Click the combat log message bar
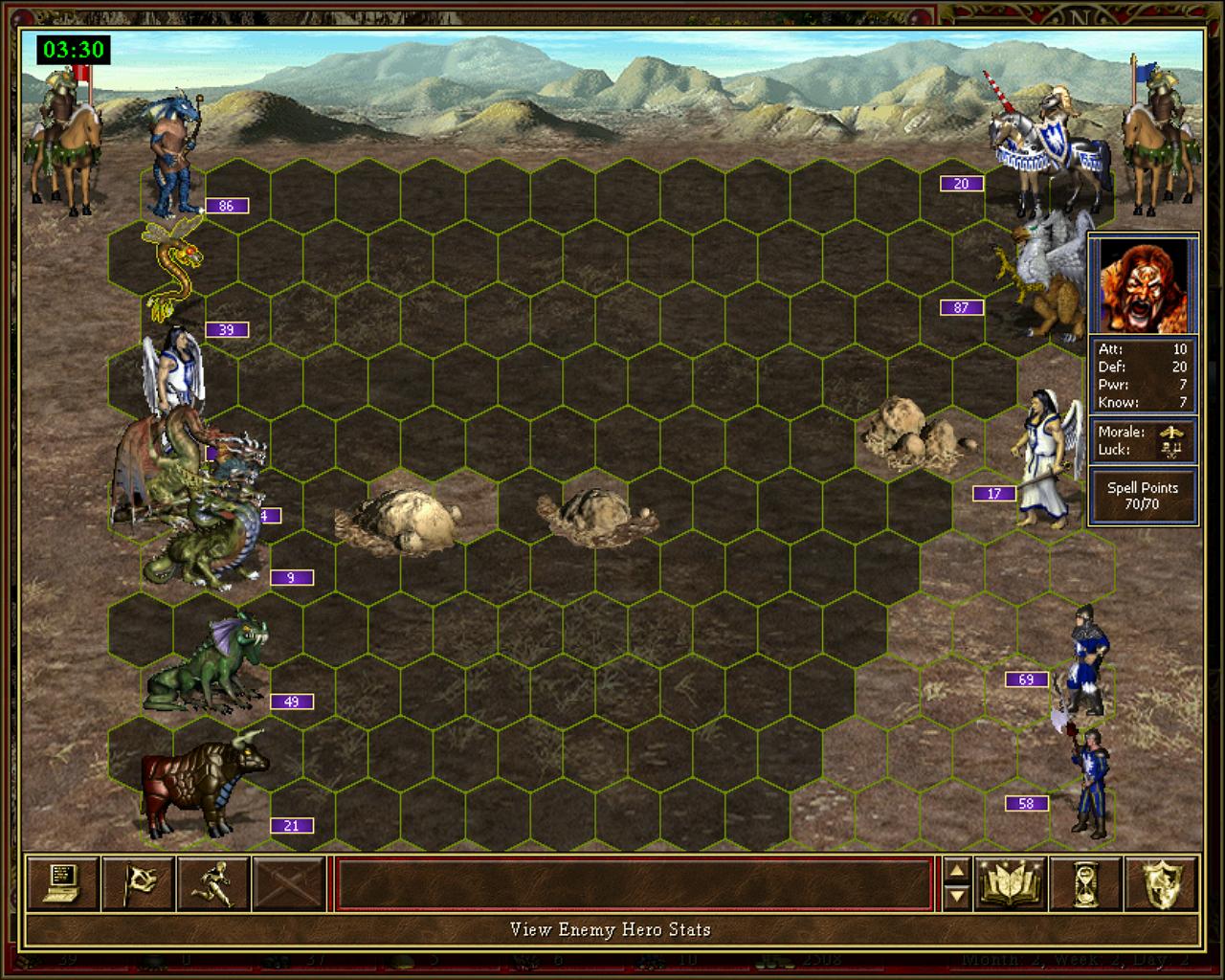The image size is (1225, 980). (634, 882)
